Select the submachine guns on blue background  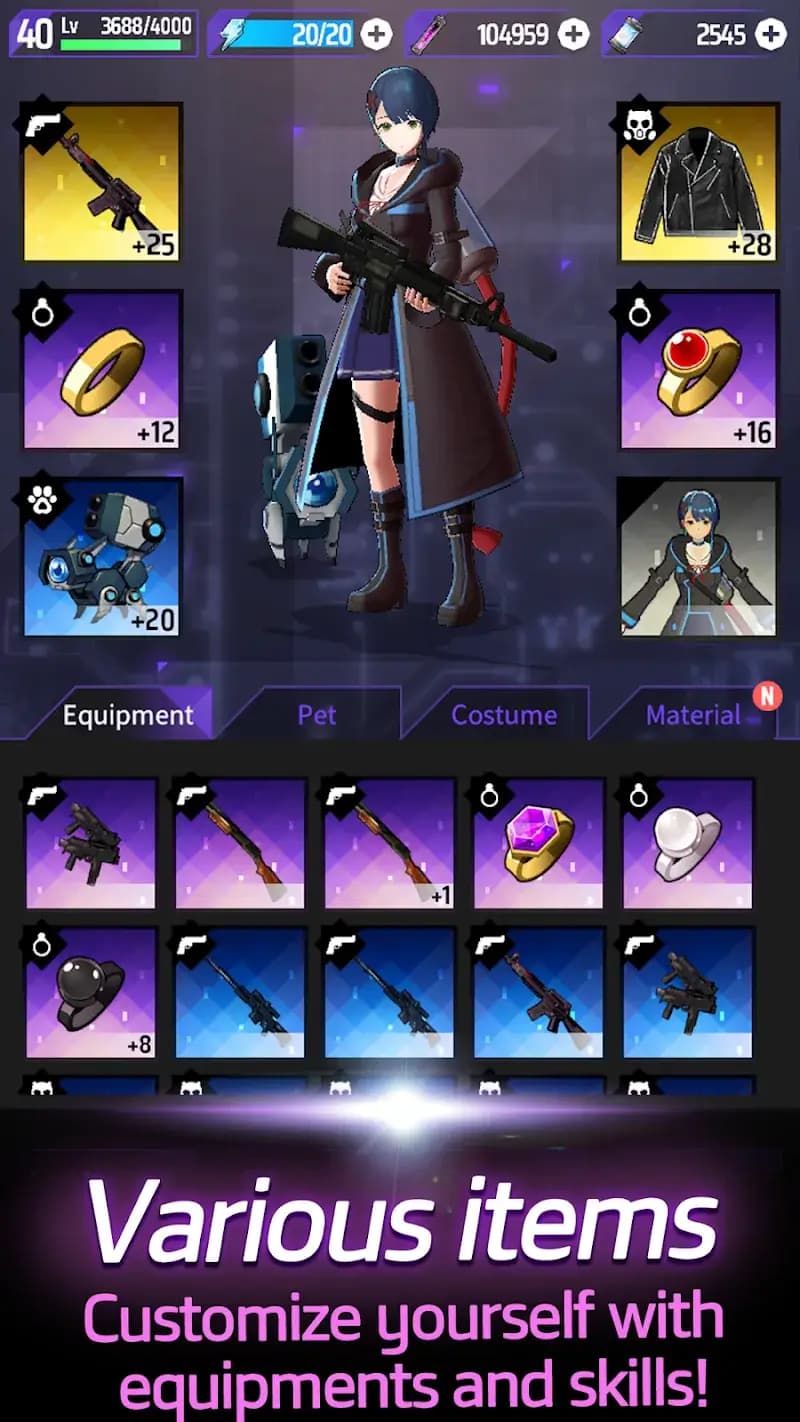(688, 992)
